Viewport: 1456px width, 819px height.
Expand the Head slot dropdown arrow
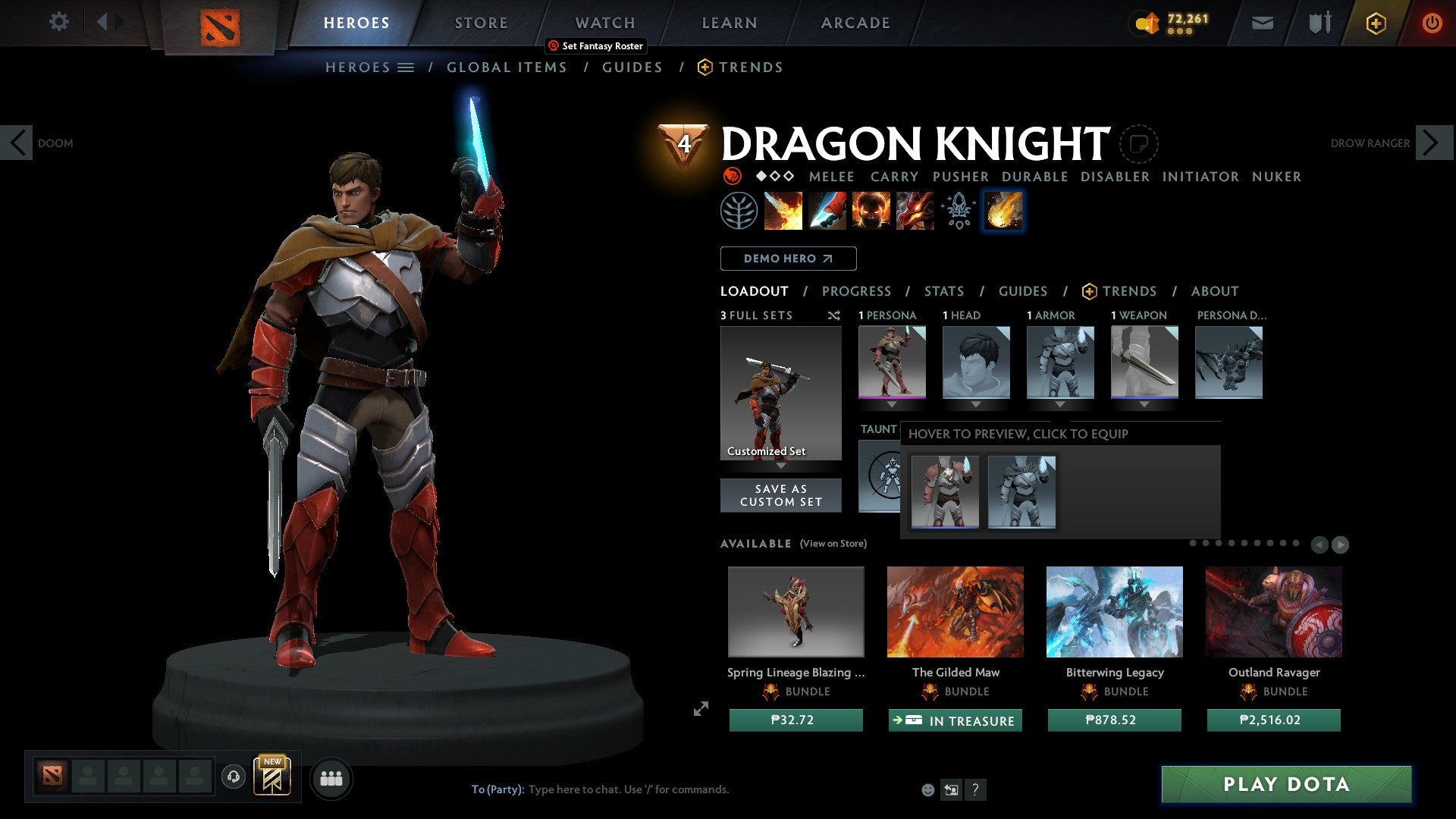[975, 404]
